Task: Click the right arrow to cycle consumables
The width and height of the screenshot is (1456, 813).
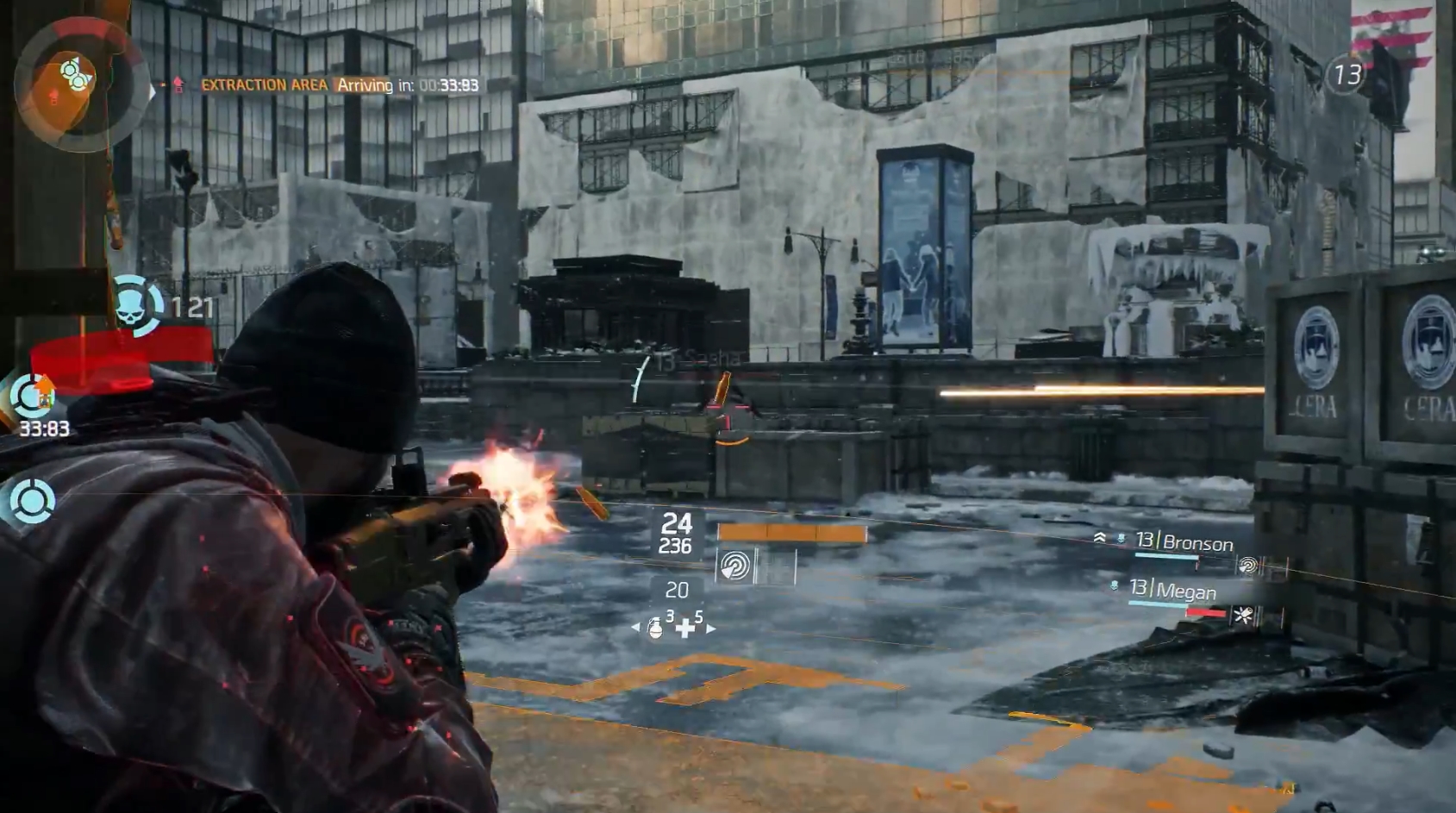Action: [x=710, y=629]
